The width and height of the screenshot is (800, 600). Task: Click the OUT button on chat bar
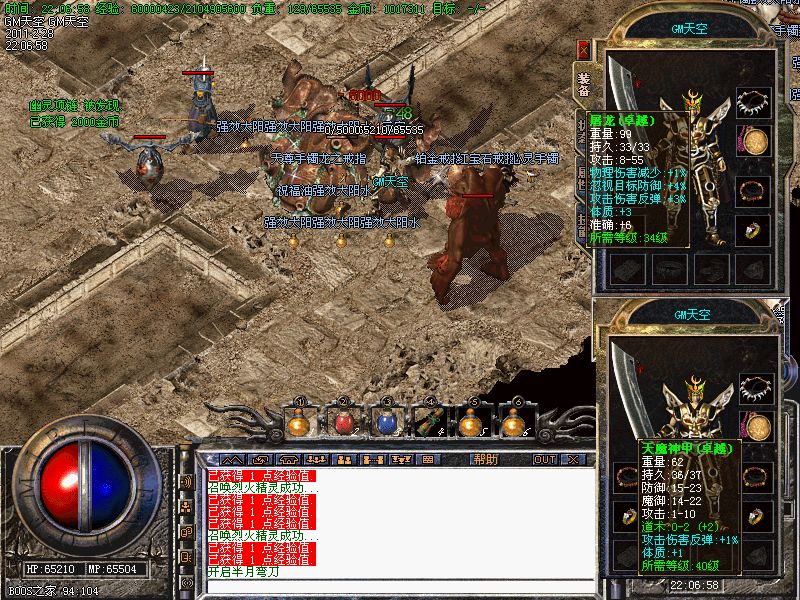(545, 460)
